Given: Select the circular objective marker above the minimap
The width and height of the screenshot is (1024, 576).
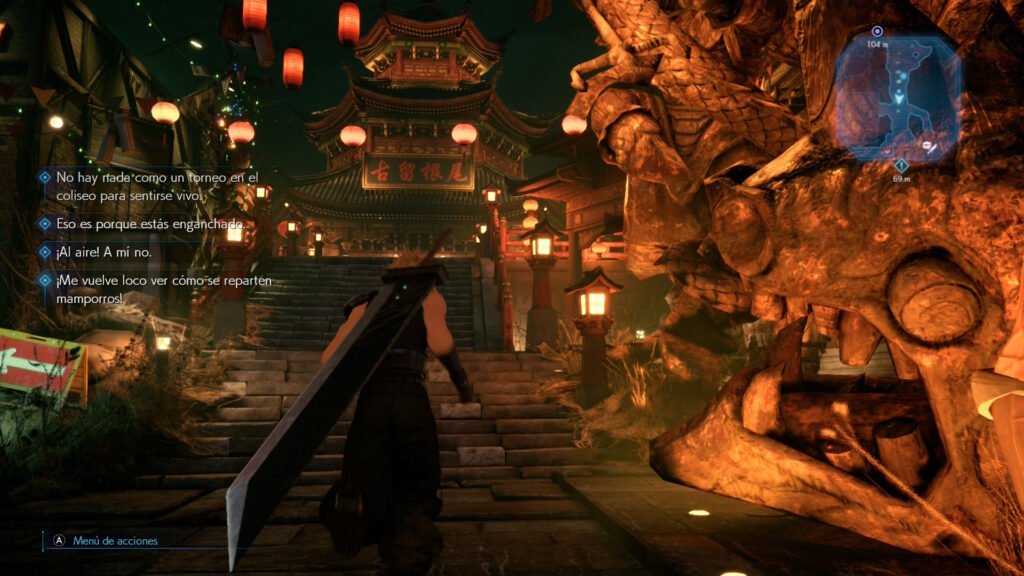Looking at the screenshot, I should point(877,32).
